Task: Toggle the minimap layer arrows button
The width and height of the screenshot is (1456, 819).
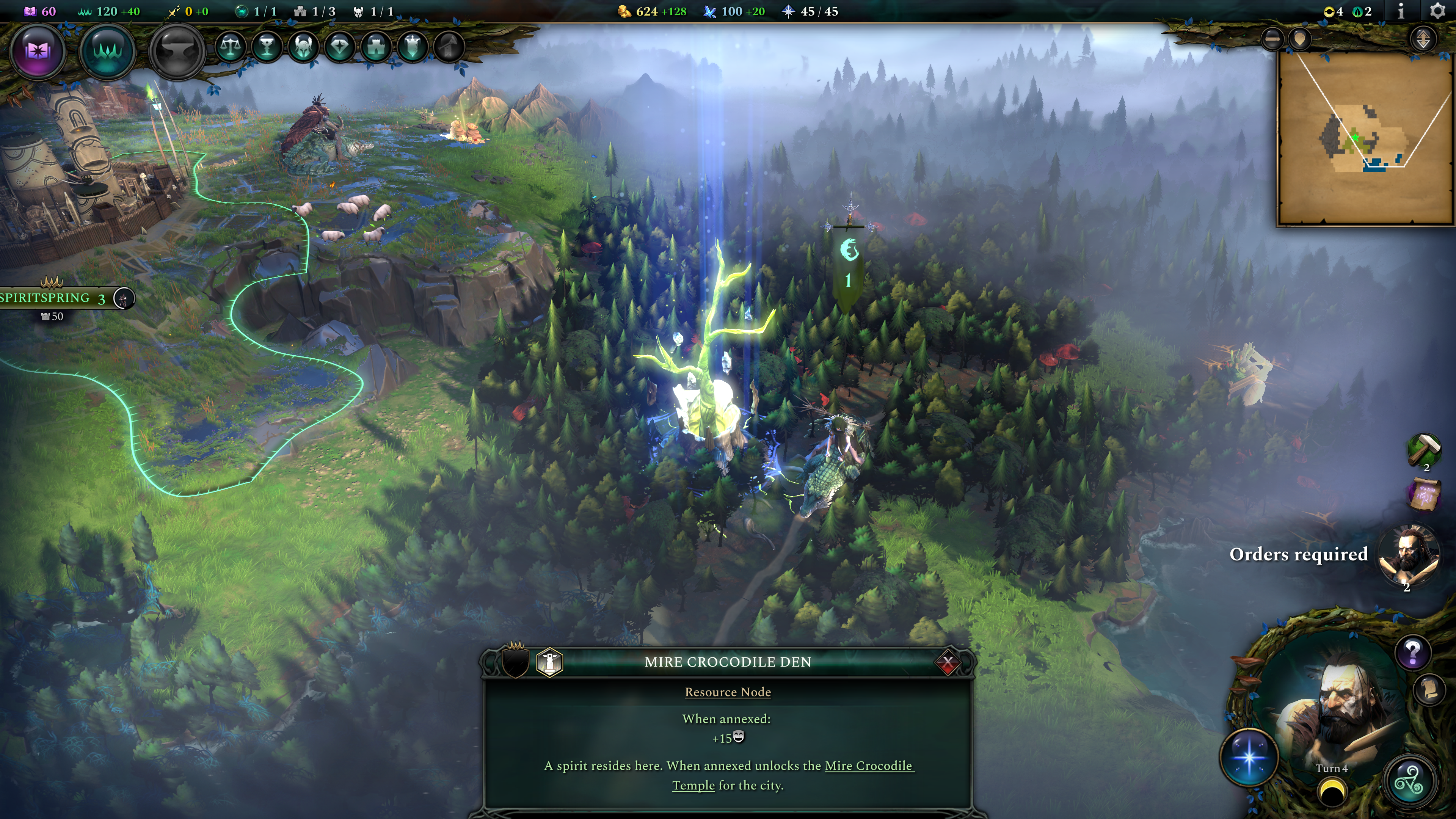Action: point(1423,39)
